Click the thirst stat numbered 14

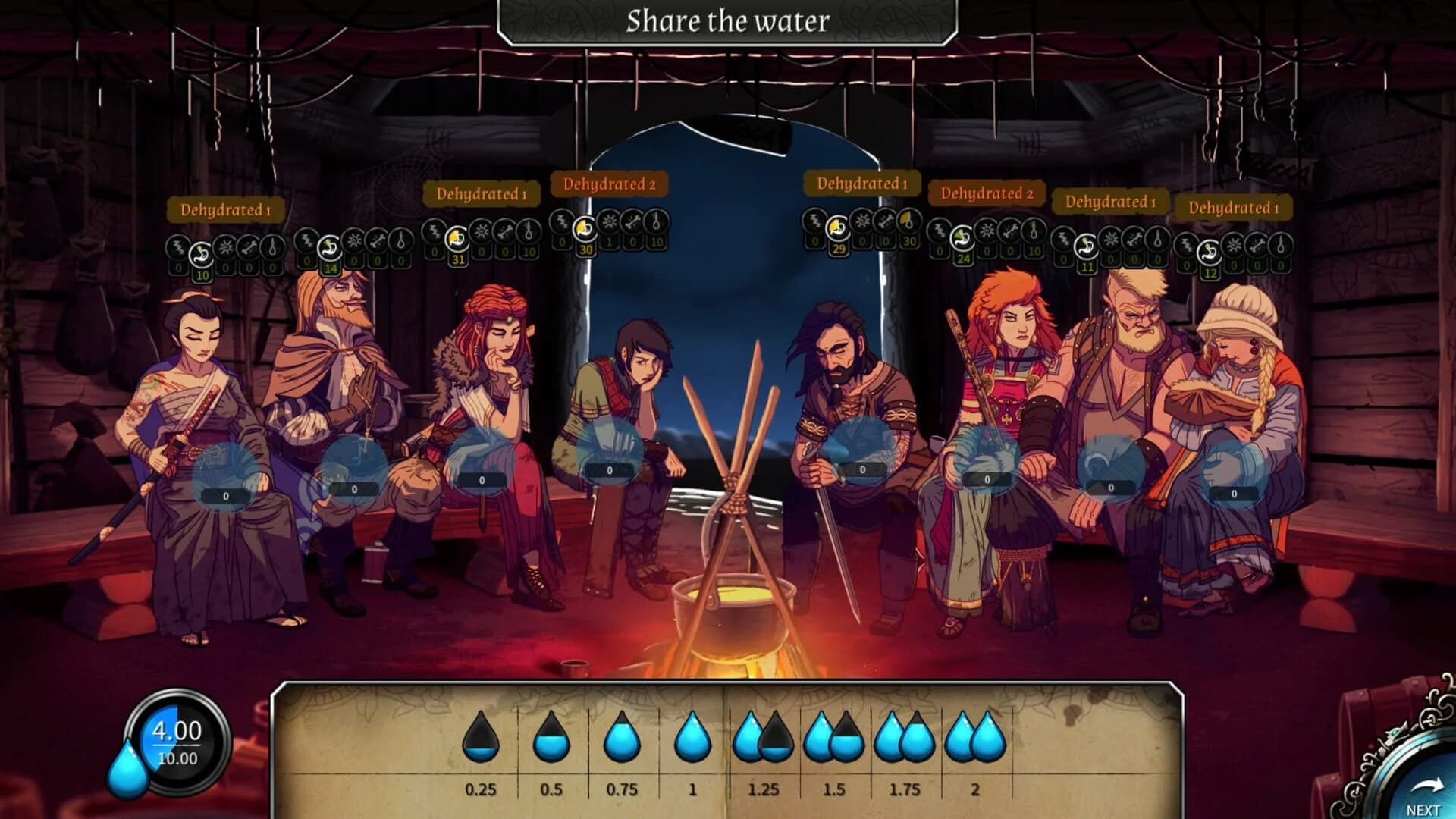331,267
